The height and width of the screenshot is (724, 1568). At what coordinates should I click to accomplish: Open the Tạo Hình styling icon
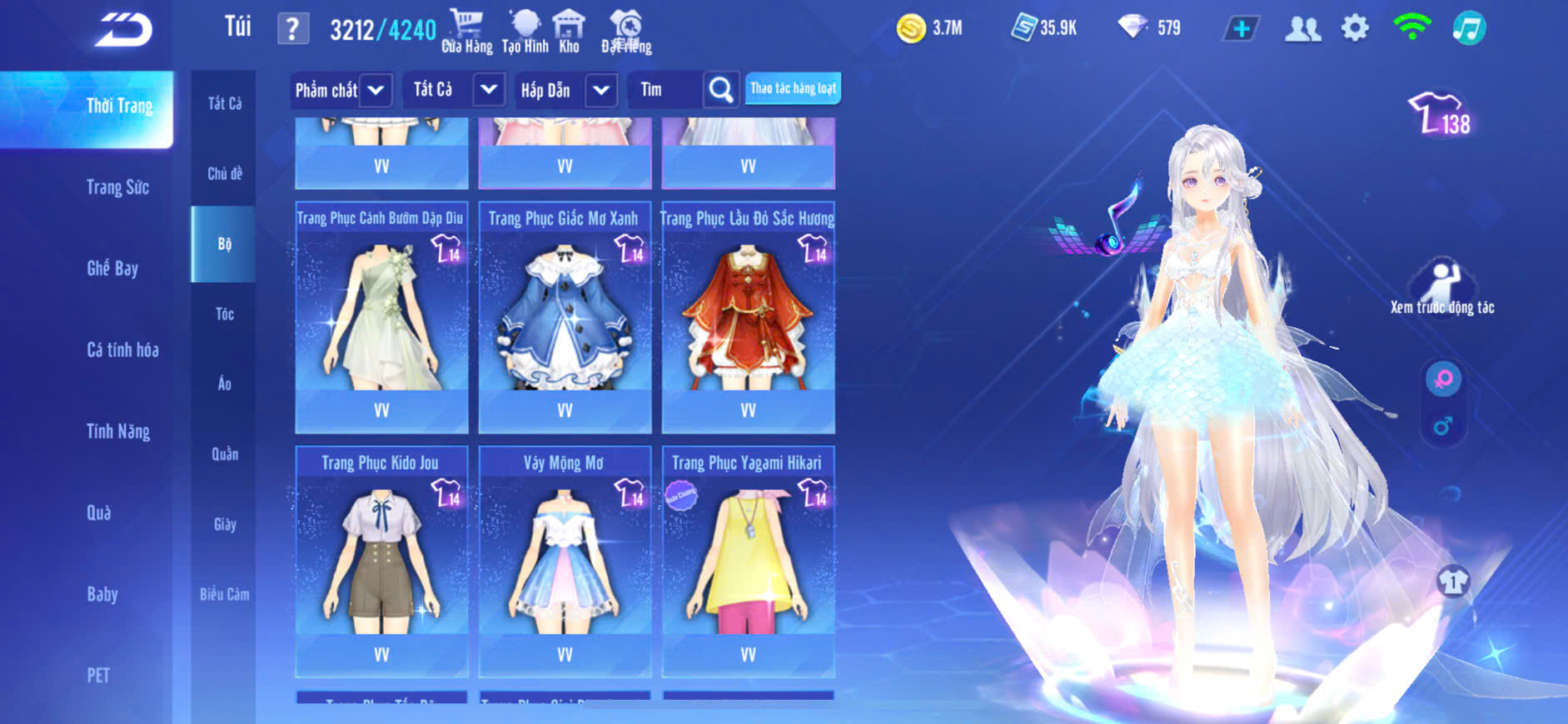tap(525, 32)
